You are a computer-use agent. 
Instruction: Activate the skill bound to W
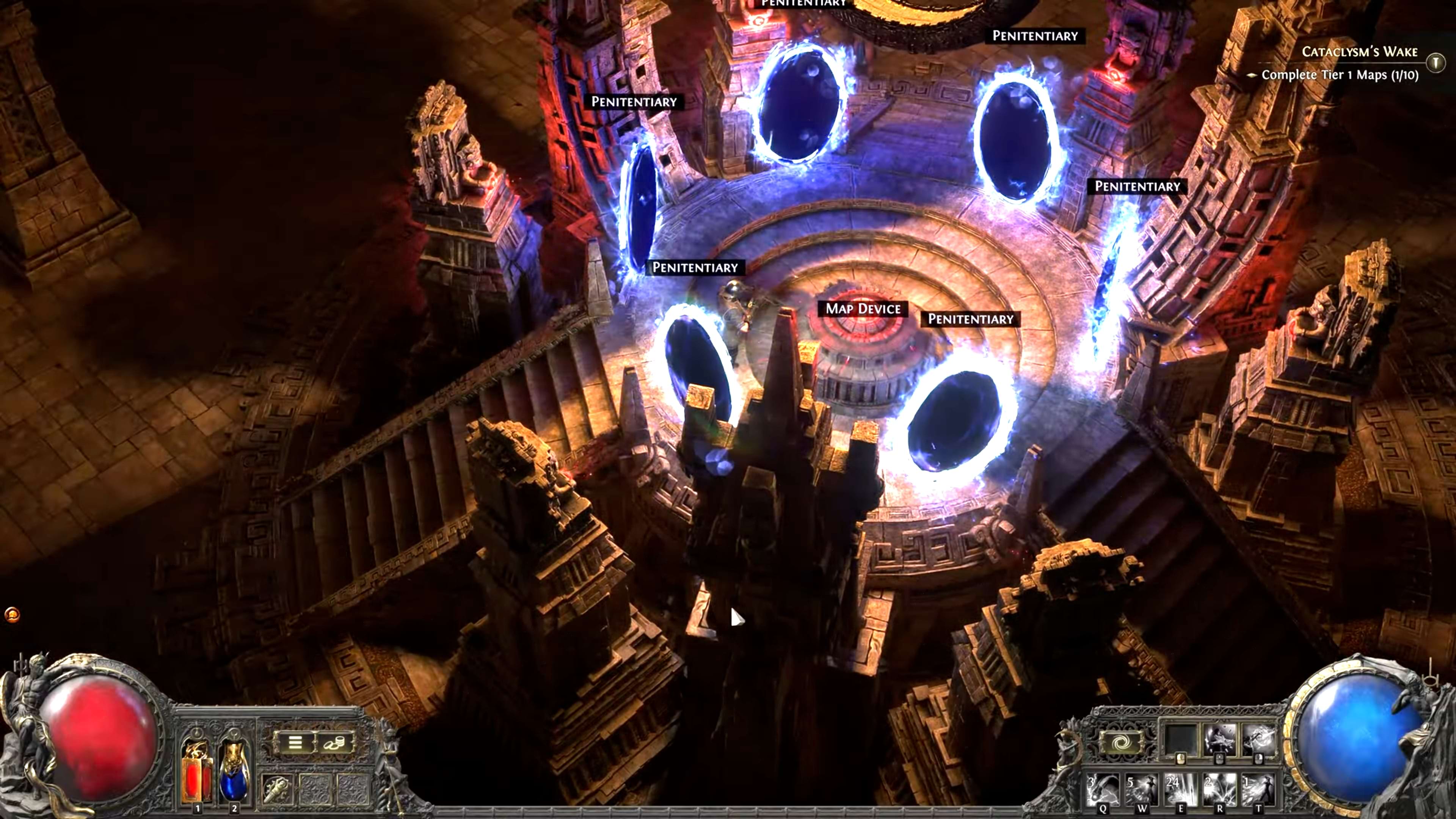coord(1142,790)
